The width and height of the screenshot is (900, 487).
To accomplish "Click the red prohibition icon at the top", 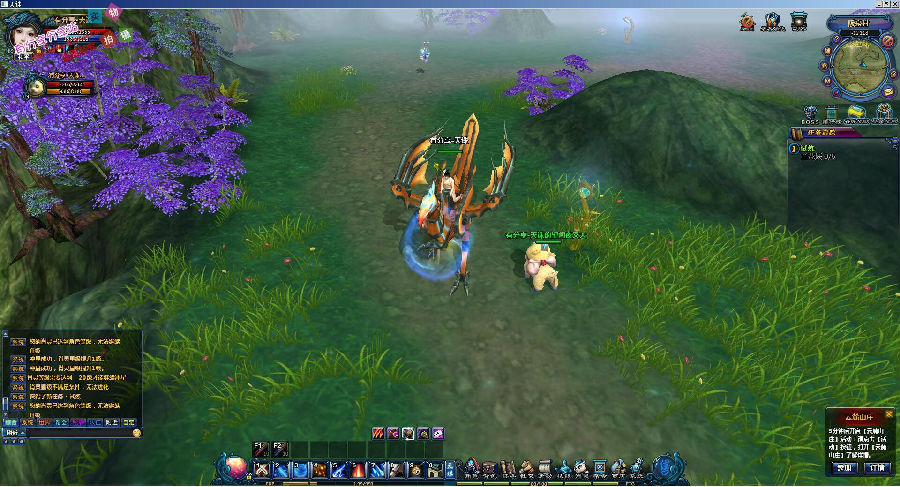I will click(x=749, y=20).
